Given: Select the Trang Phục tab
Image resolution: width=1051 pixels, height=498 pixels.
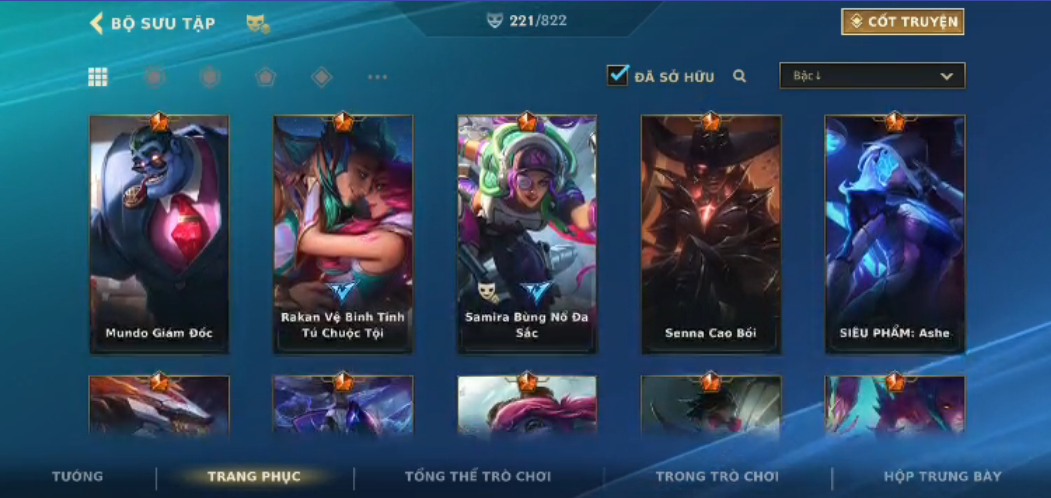Looking at the screenshot, I should [x=254, y=477].
